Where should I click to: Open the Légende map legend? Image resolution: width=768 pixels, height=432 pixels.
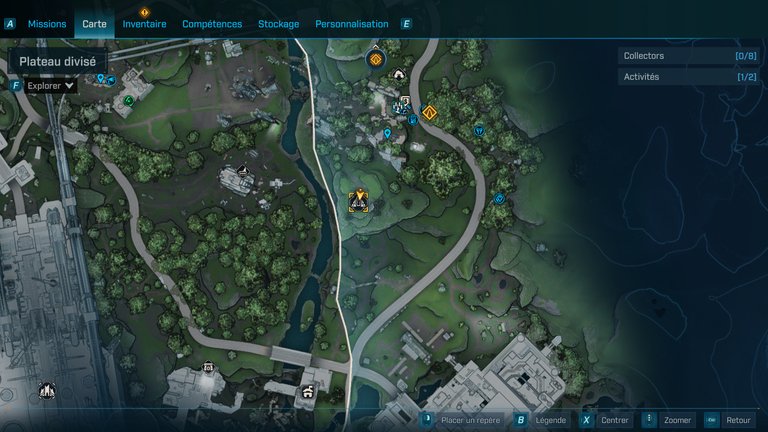click(541, 420)
